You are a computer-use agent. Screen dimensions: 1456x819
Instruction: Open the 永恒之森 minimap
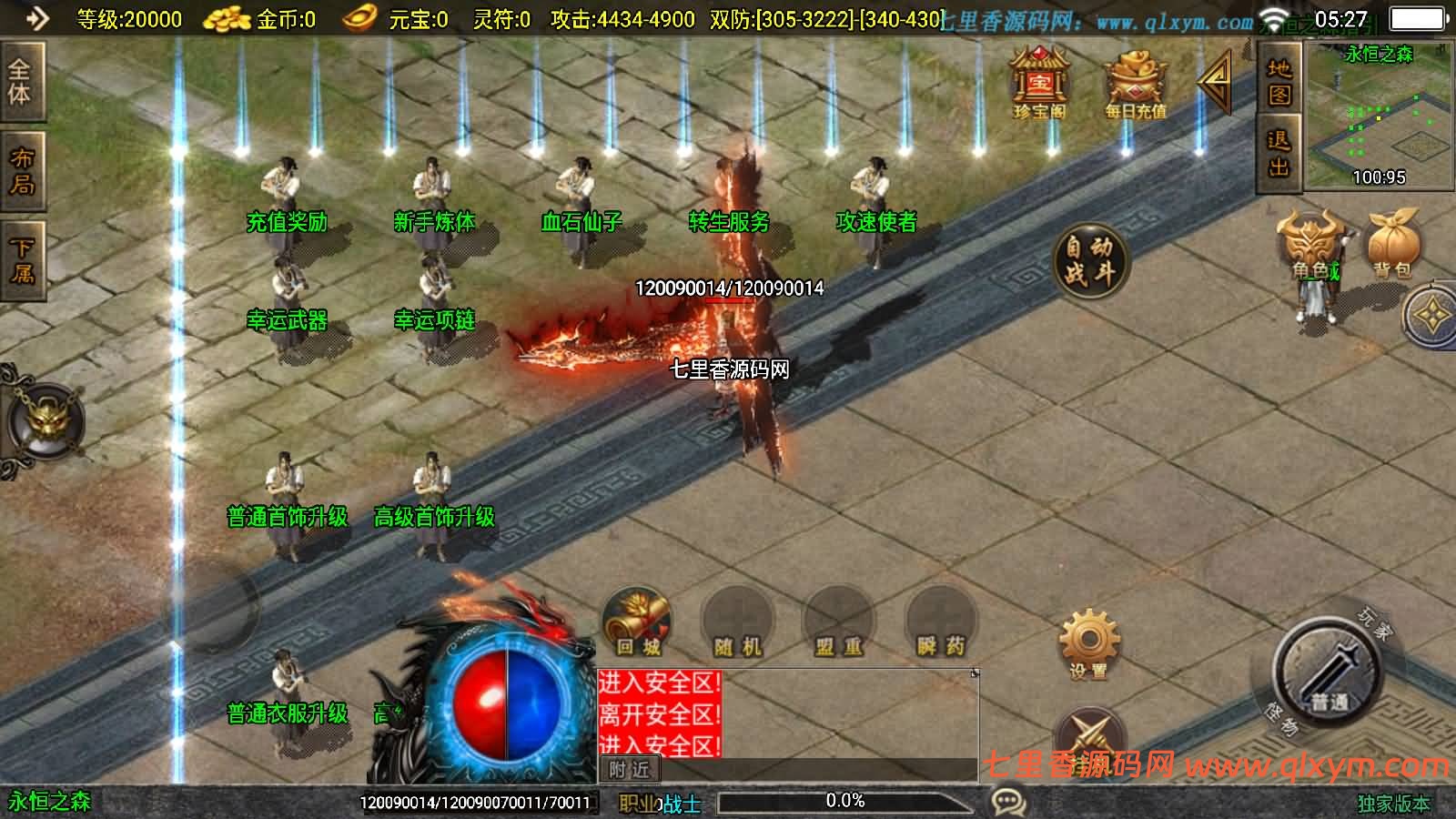point(1379,114)
